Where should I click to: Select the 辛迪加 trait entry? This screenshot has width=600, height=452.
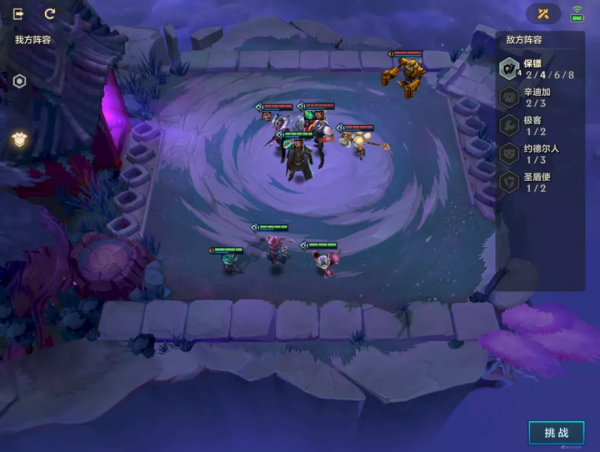(x=538, y=98)
